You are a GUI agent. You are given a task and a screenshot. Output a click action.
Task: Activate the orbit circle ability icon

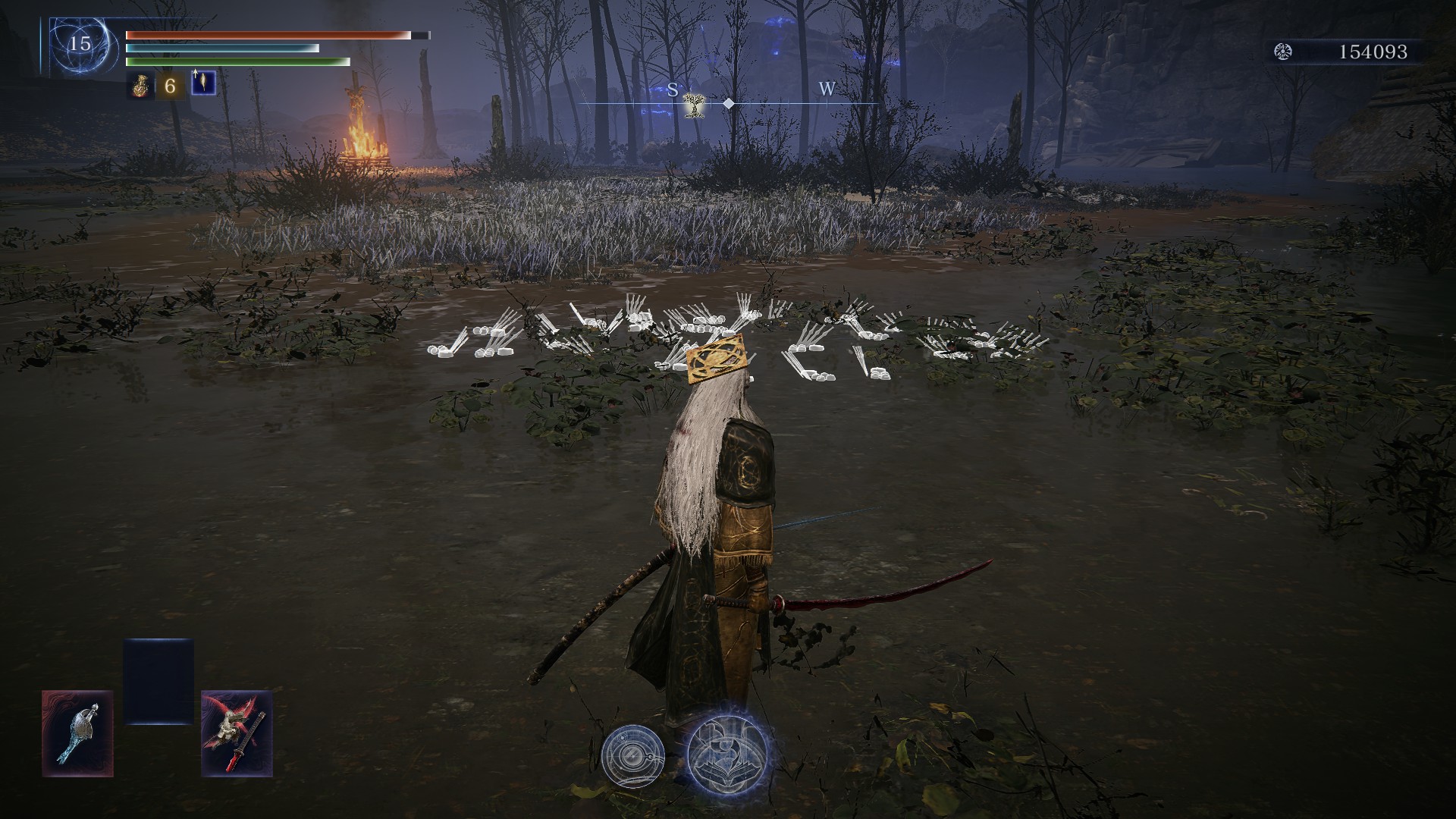coord(632,755)
